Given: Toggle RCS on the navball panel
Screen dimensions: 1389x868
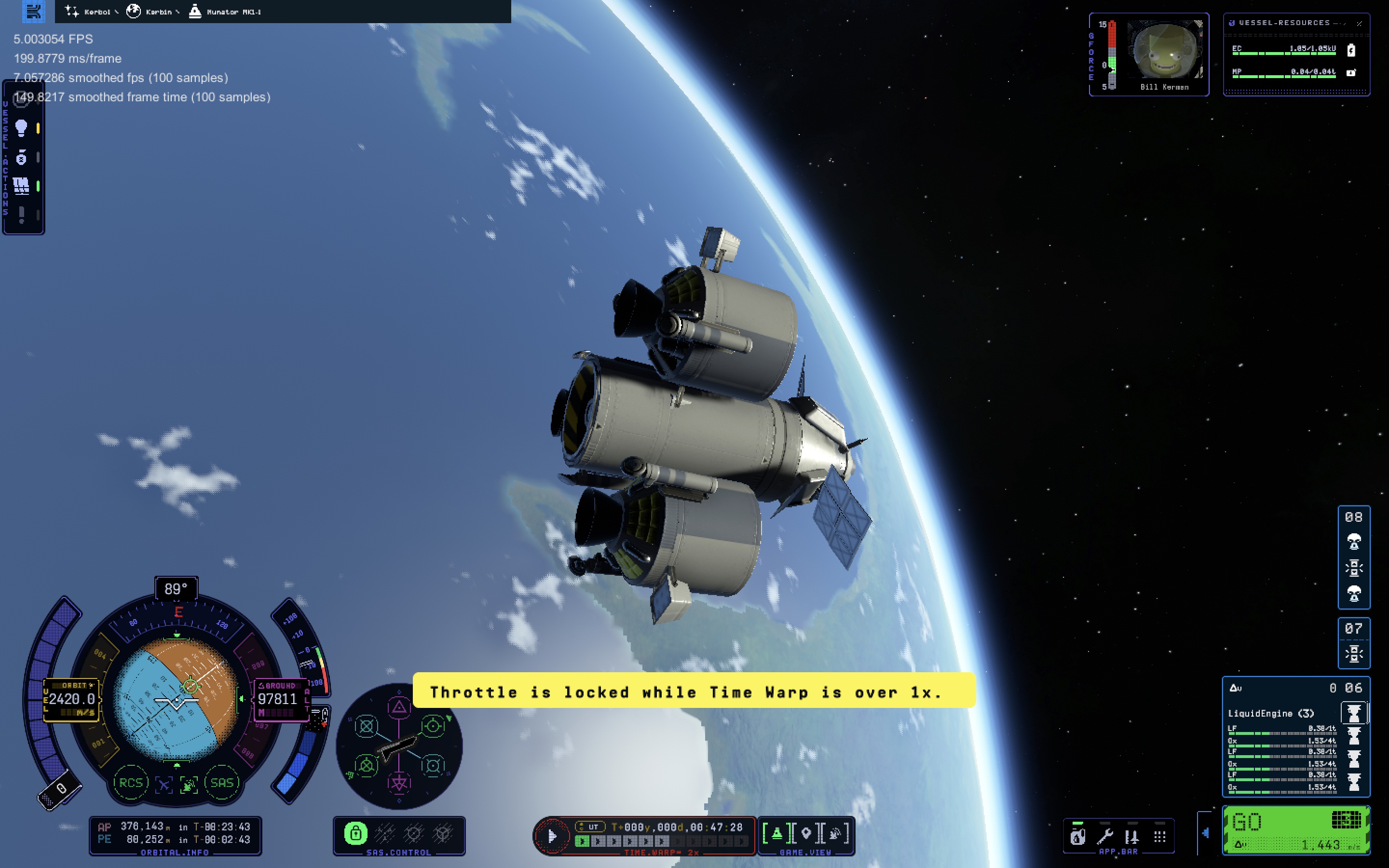Looking at the screenshot, I should pyautogui.click(x=131, y=783).
